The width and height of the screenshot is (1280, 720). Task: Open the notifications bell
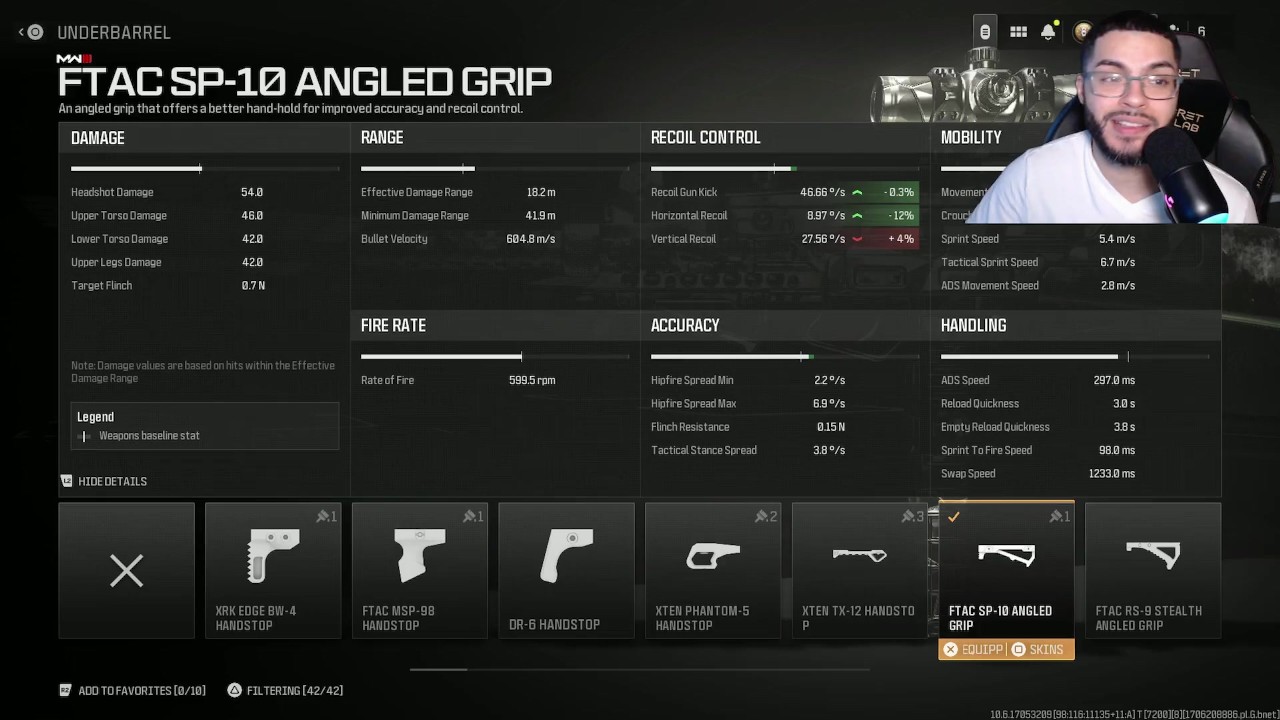click(1048, 32)
